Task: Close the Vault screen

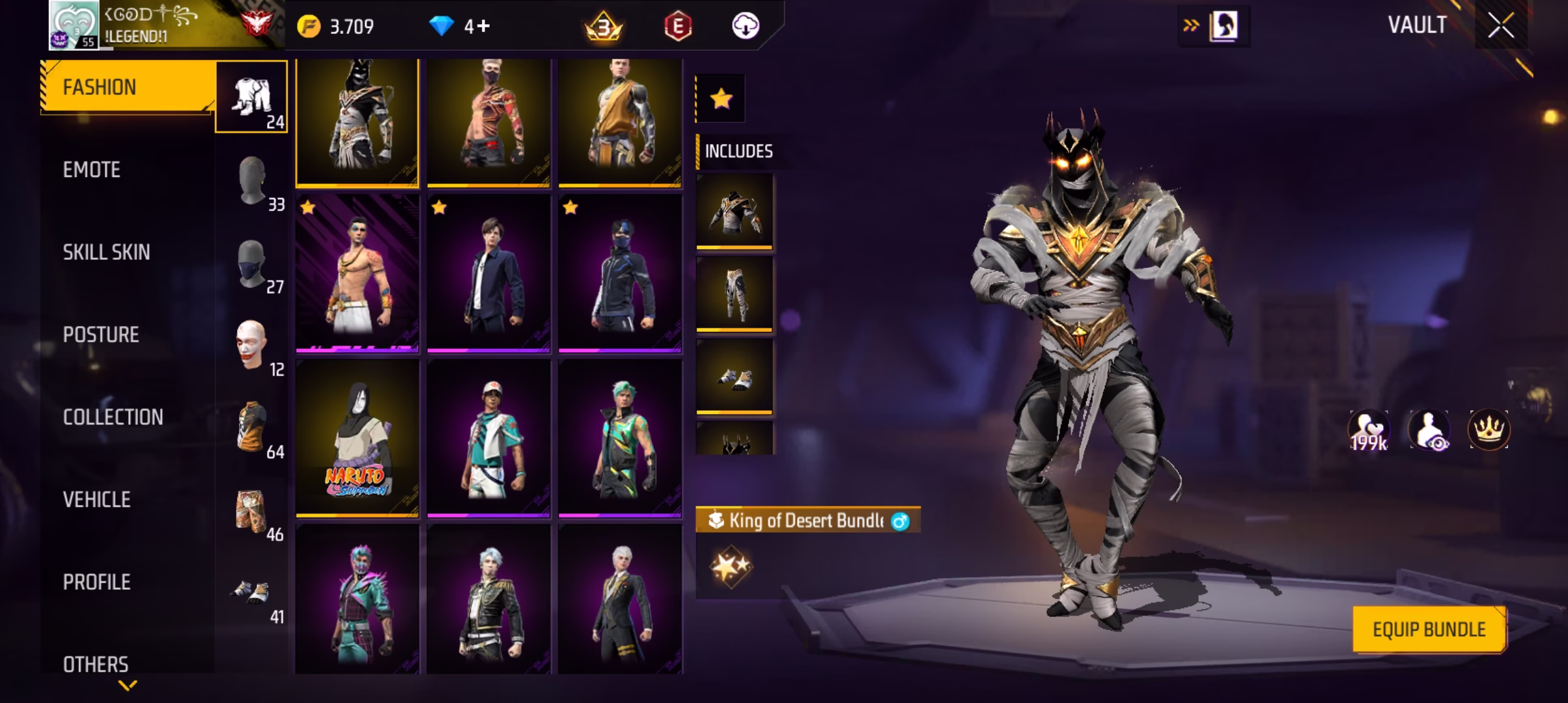Action: pos(1500,26)
